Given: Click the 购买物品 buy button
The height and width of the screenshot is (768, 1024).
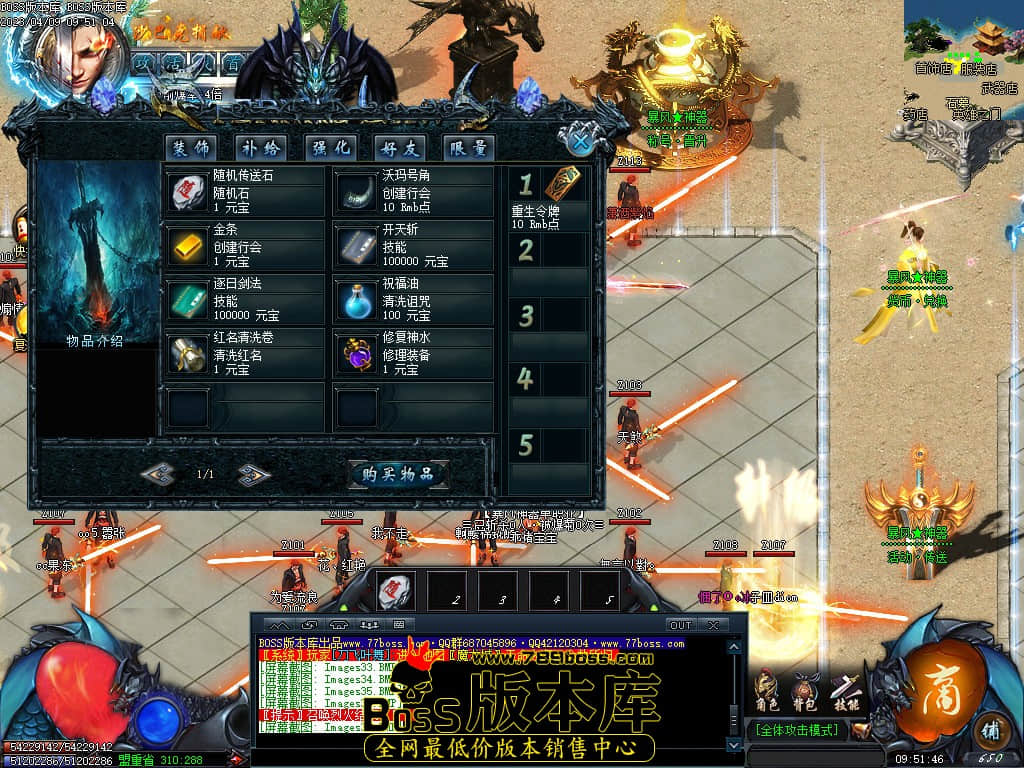Looking at the screenshot, I should click(398, 474).
